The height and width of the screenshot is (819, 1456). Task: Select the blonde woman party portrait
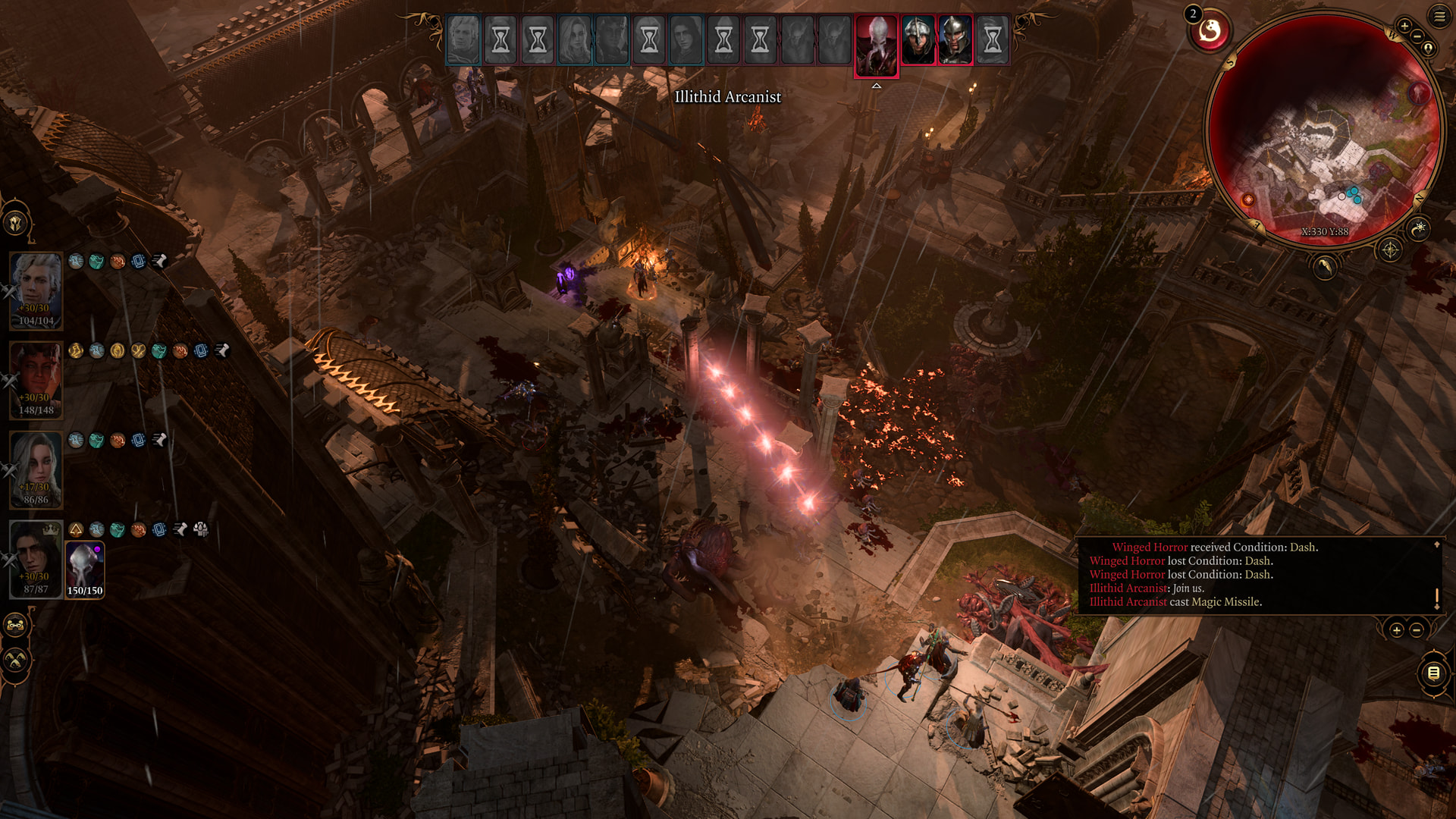point(36,469)
